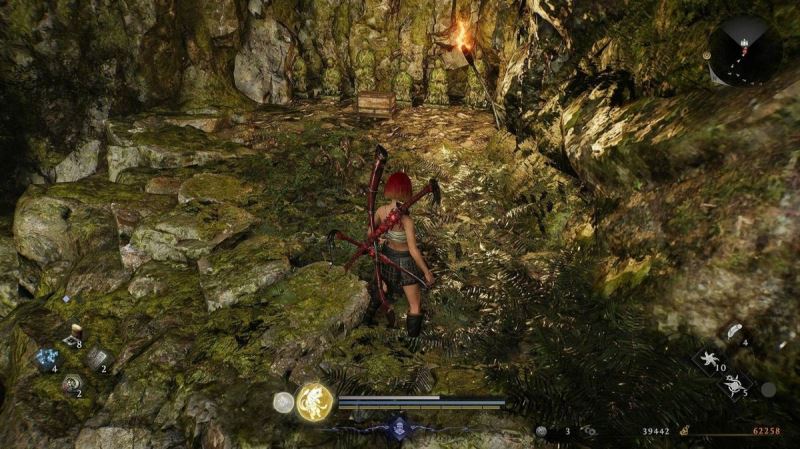
Task: Select the grey talisman item slot
Action: click(x=99, y=358)
